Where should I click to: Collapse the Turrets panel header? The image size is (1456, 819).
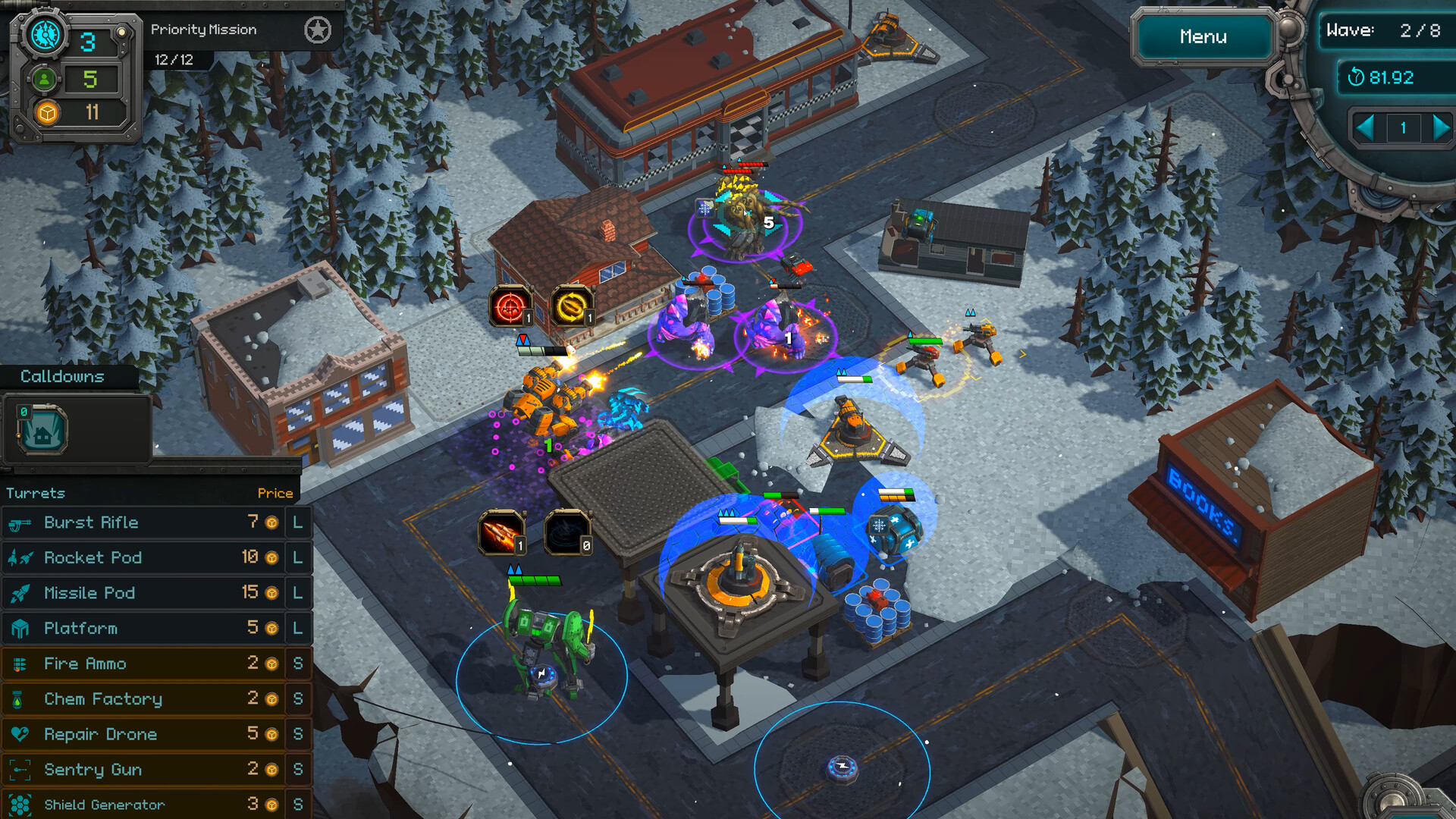36,493
